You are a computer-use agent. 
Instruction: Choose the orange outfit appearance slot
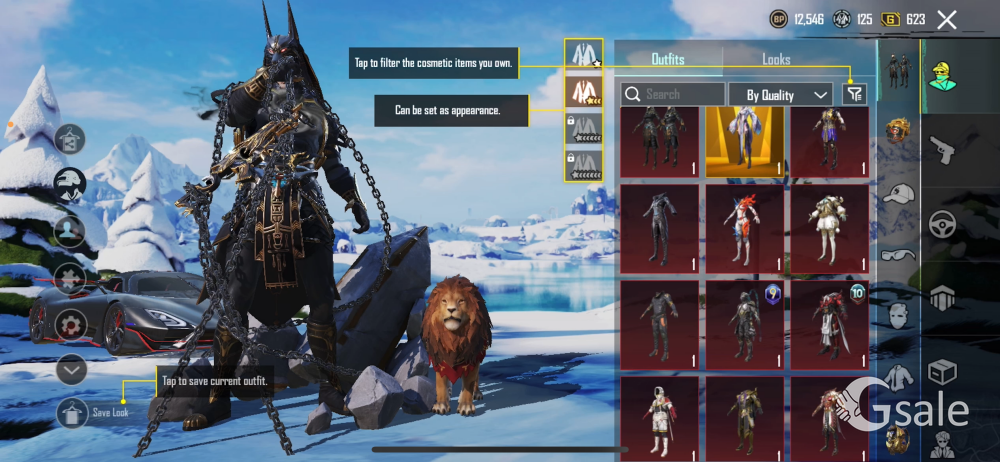tap(583, 92)
